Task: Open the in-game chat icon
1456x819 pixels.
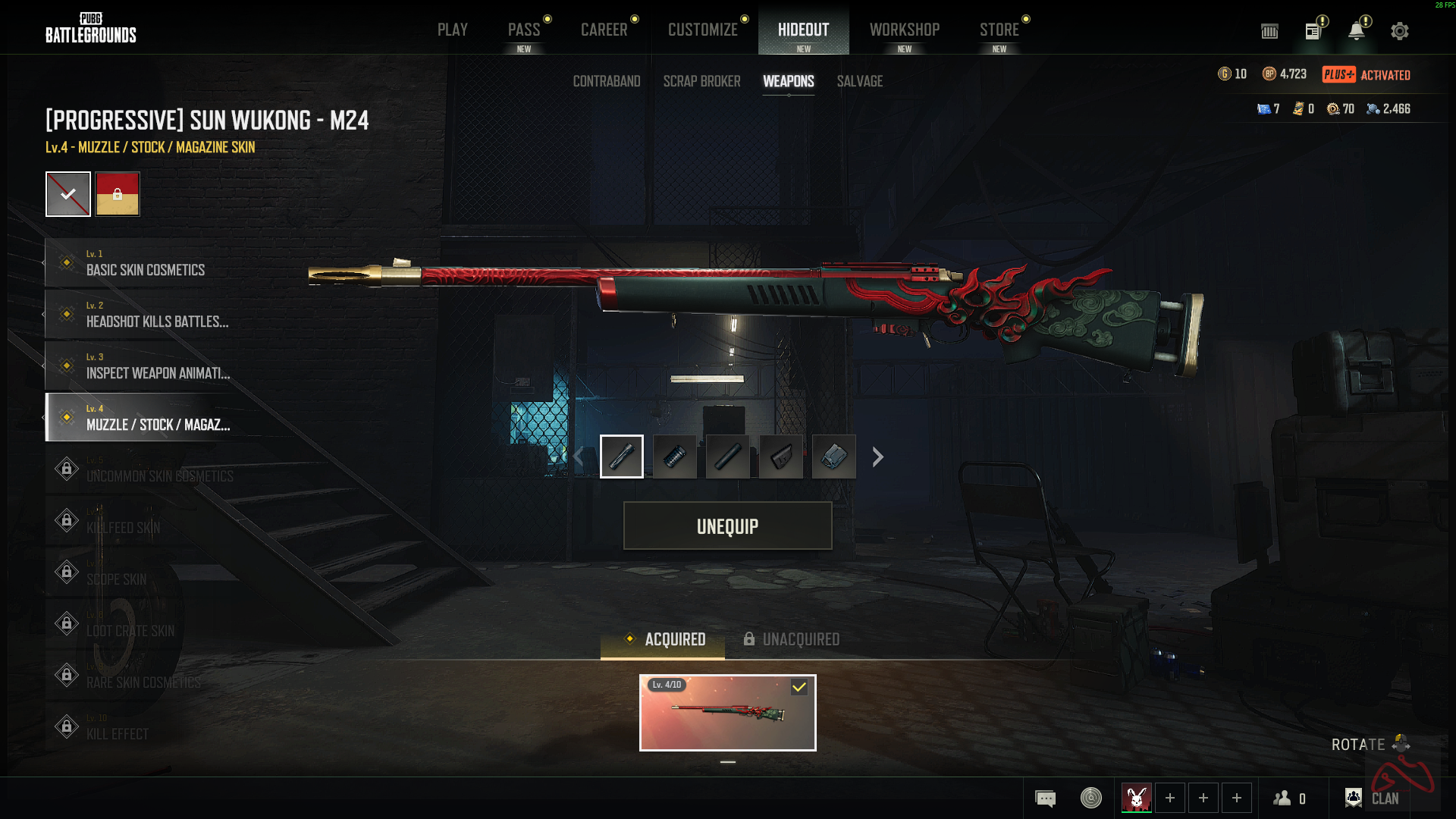Action: pyautogui.click(x=1045, y=798)
